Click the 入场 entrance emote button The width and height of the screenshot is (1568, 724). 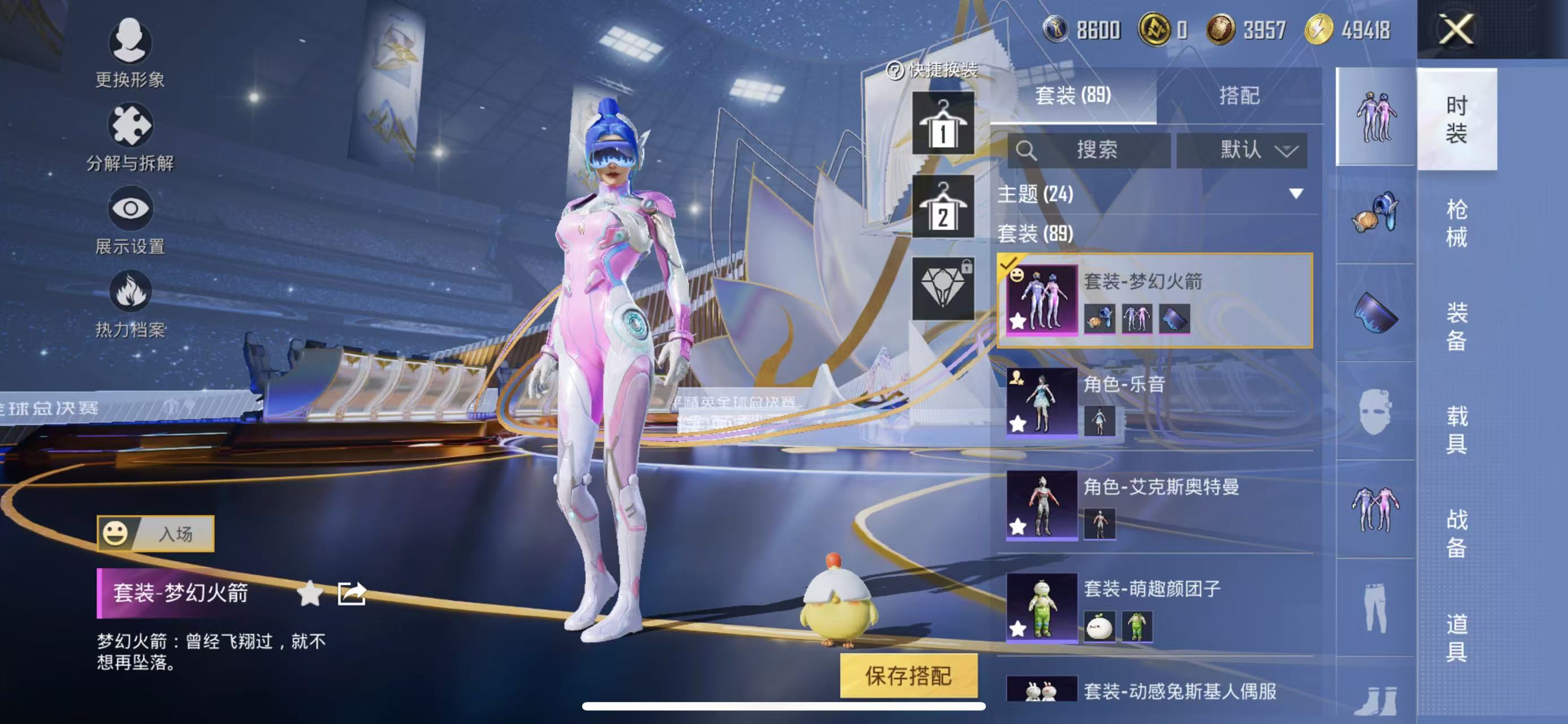(x=156, y=533)
